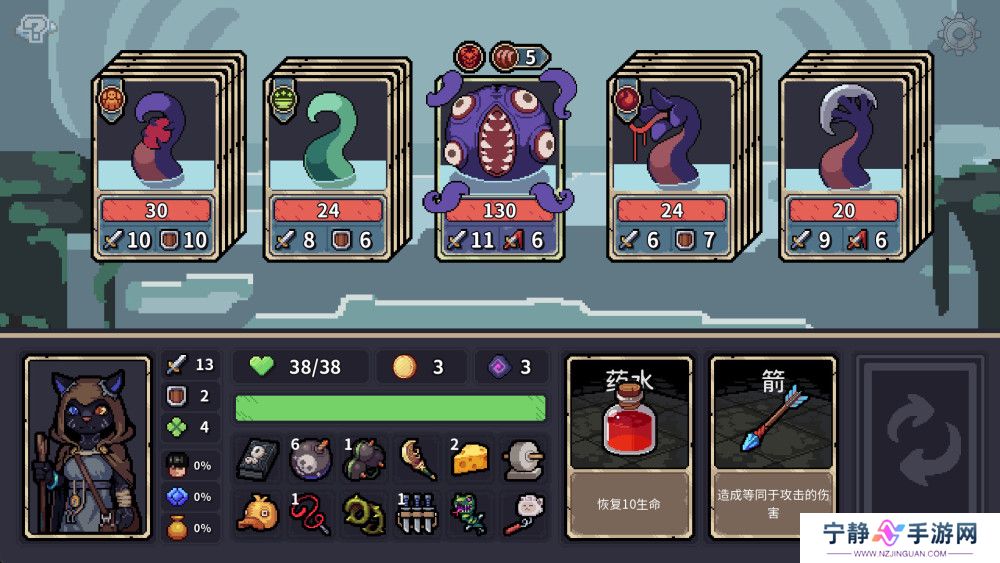
Task: Choose the orange fish head item
Action: point(256,513)
